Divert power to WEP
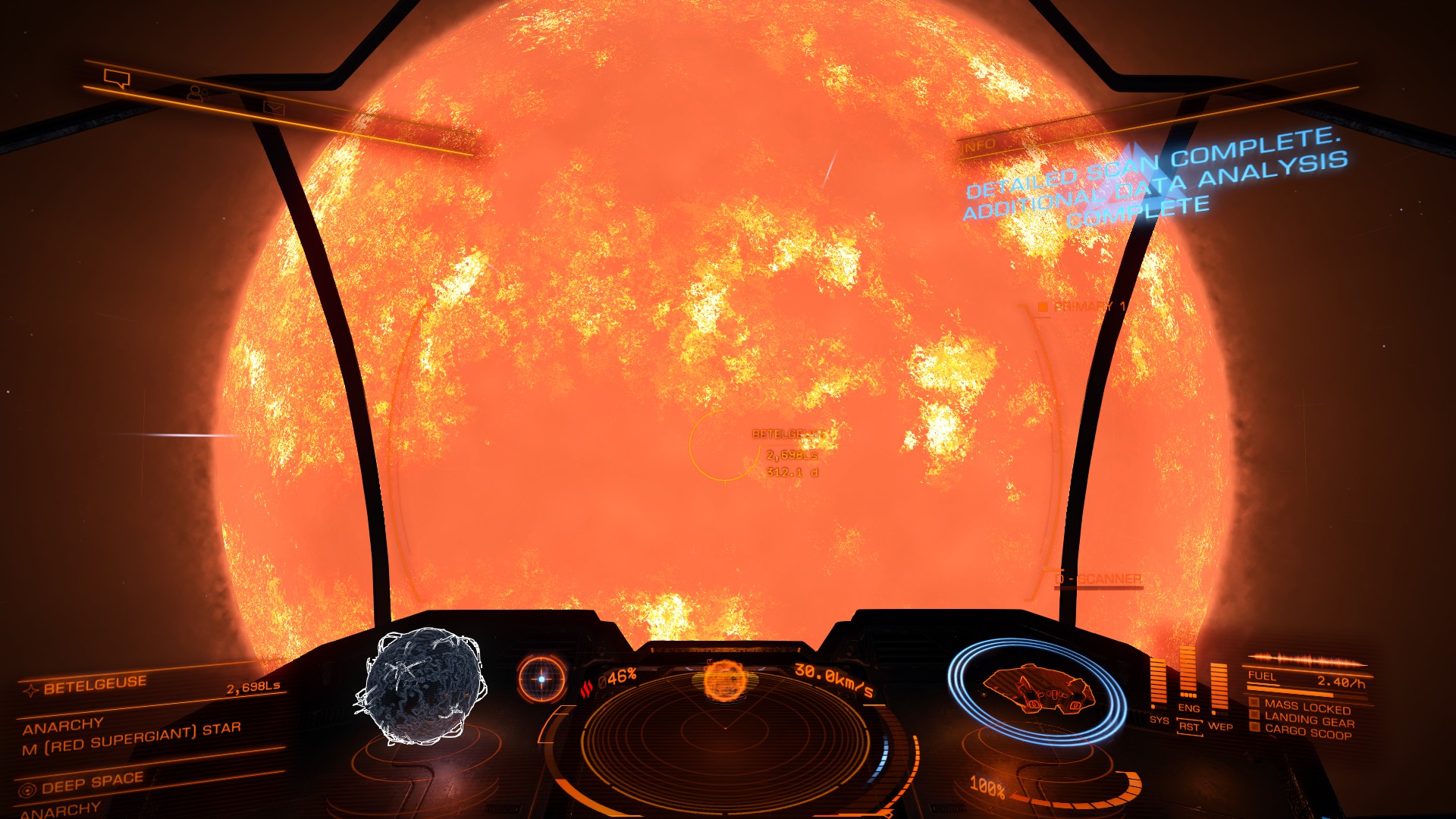 [1220, 726]
